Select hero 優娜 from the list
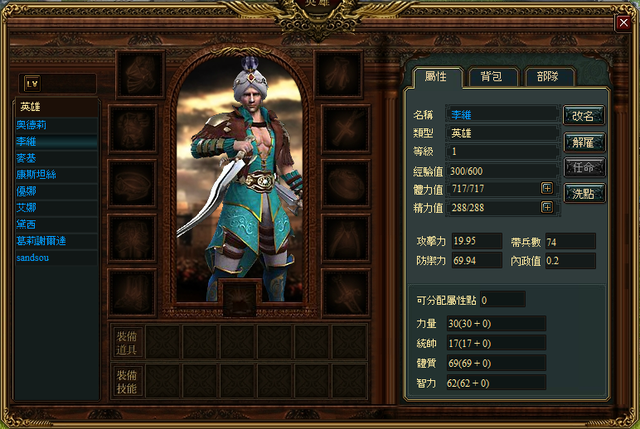The image size is (640, 429). (x=55, y=190)
